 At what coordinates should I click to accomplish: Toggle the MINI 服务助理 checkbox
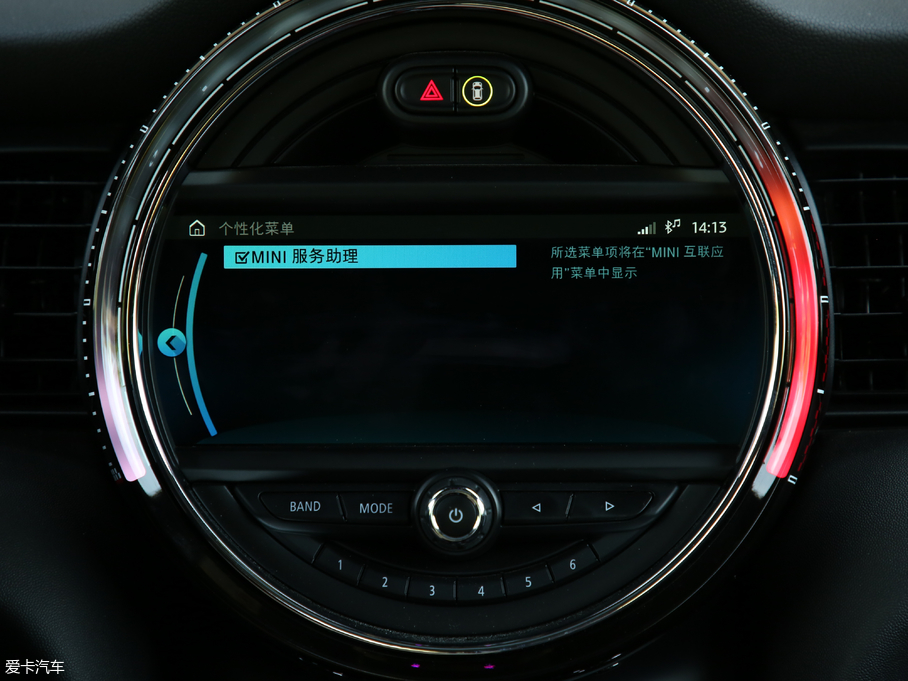241,257
